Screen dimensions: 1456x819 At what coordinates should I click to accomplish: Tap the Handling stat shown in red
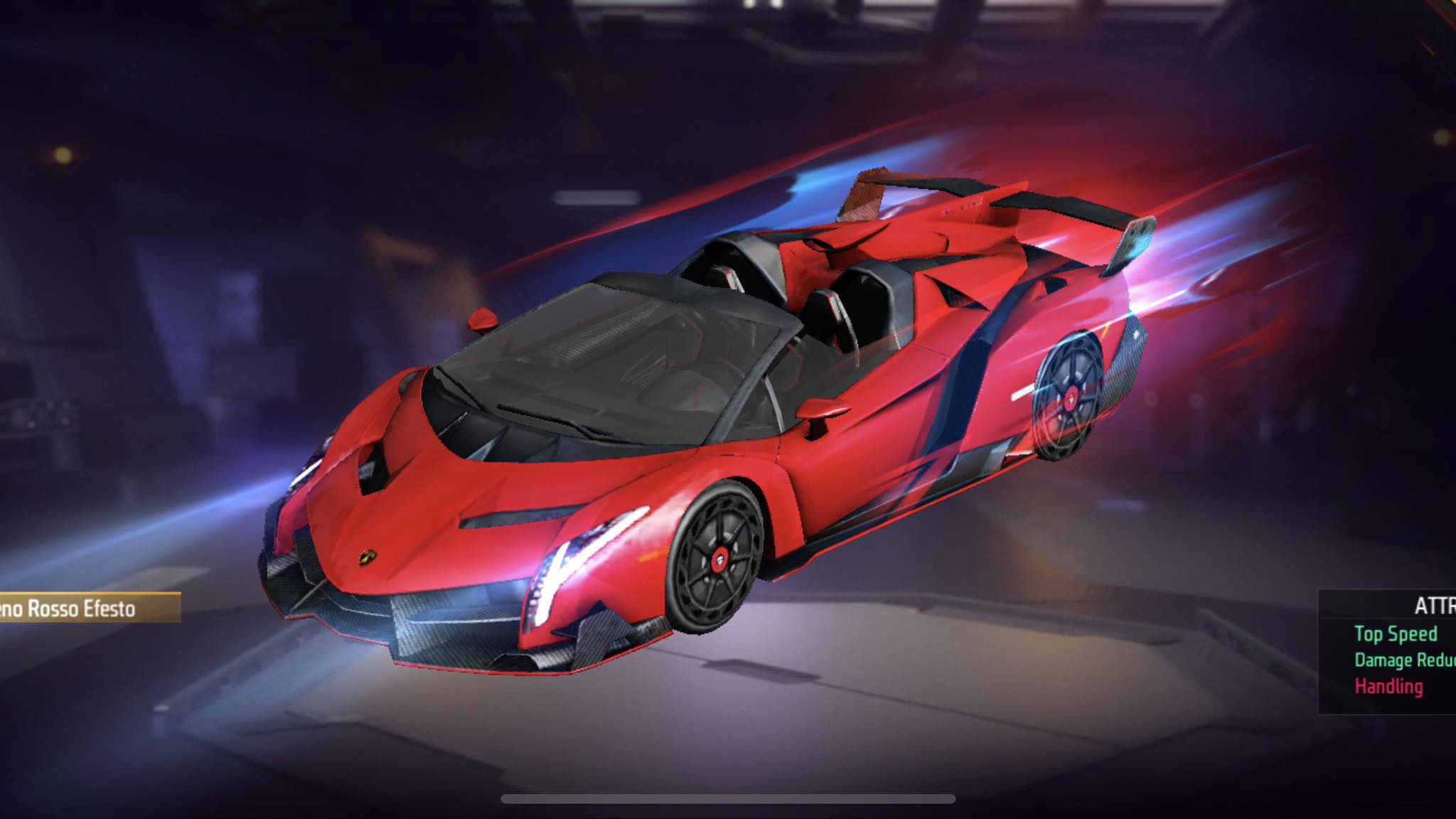1388,686
